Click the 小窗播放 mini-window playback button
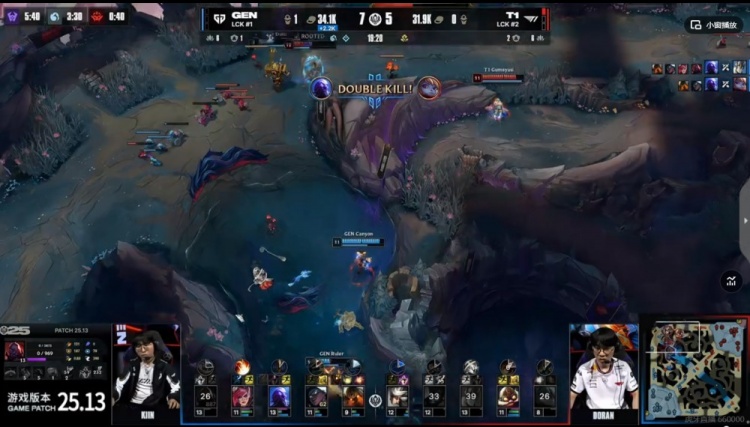The height and width of the screenshot is (427, 750). [714, 24]
